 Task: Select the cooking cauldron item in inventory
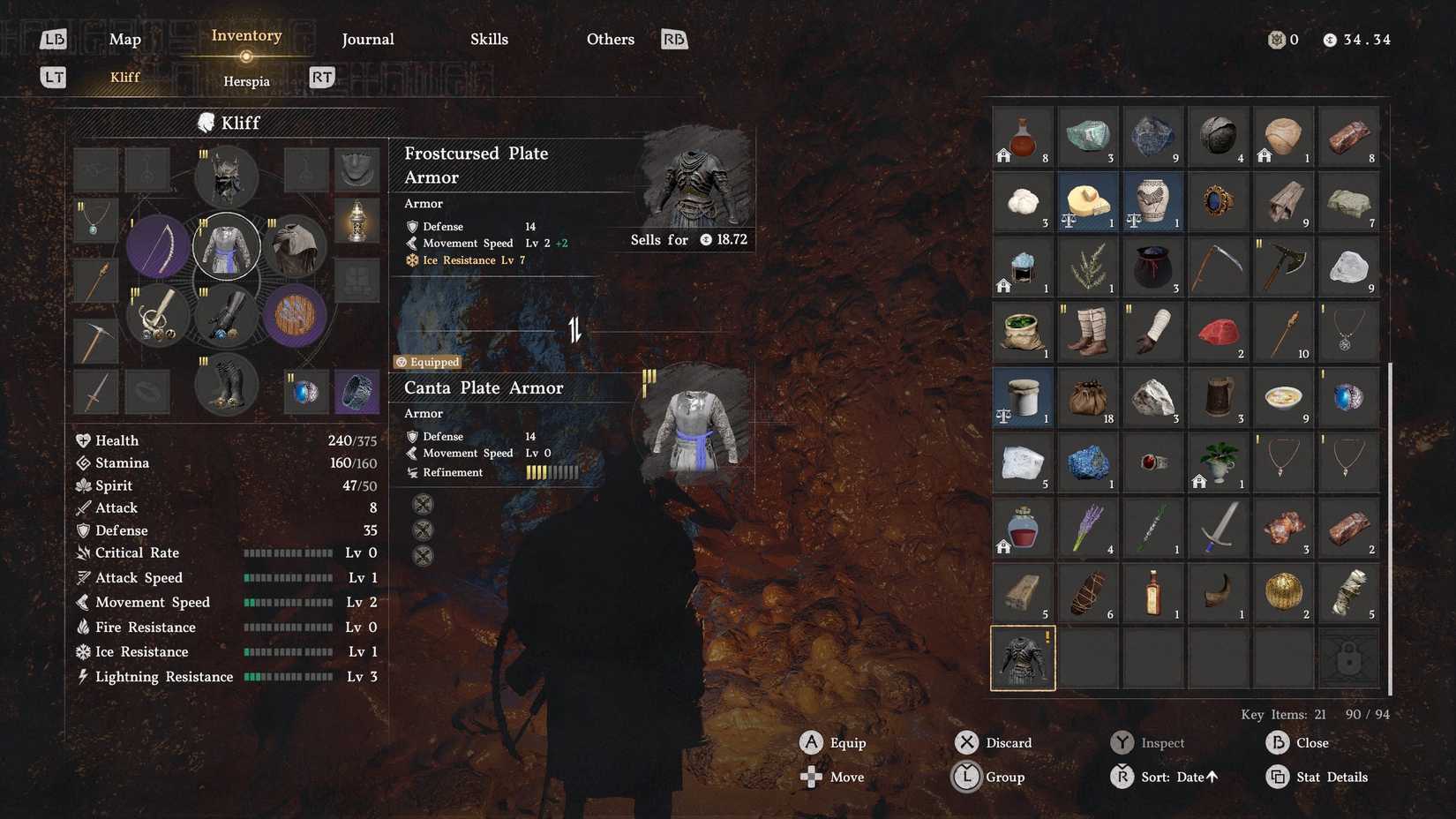click(x=1153, y=267)
